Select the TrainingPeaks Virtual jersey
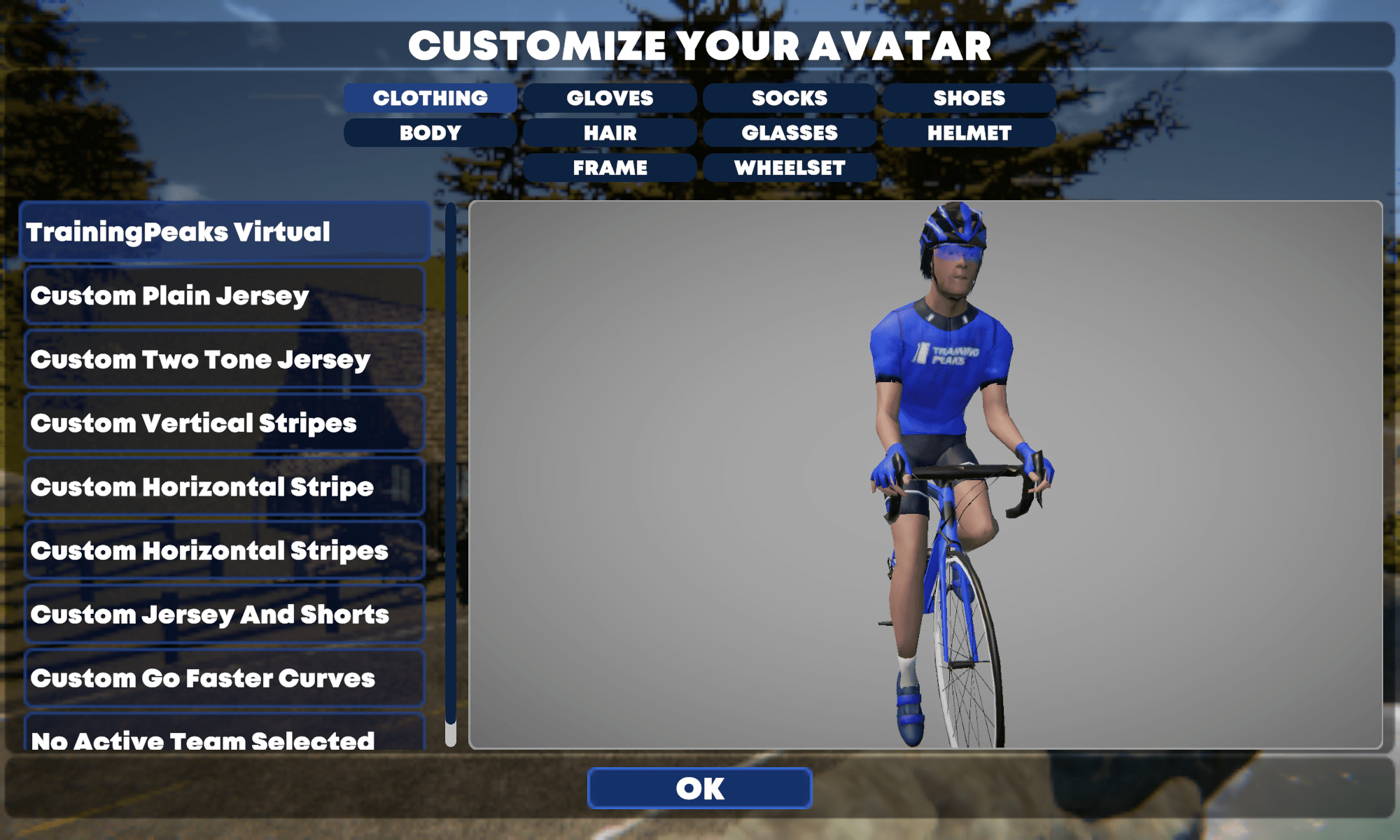 [x=224, y=232]
